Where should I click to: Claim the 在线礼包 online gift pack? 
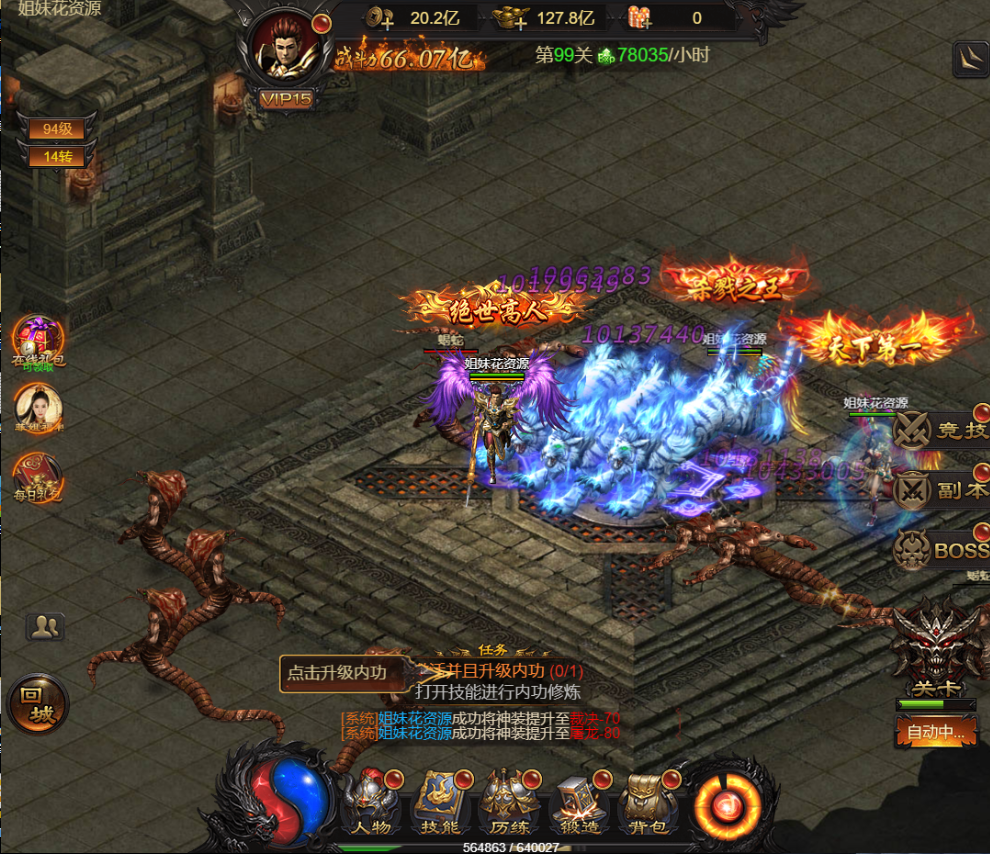(38, 341)
